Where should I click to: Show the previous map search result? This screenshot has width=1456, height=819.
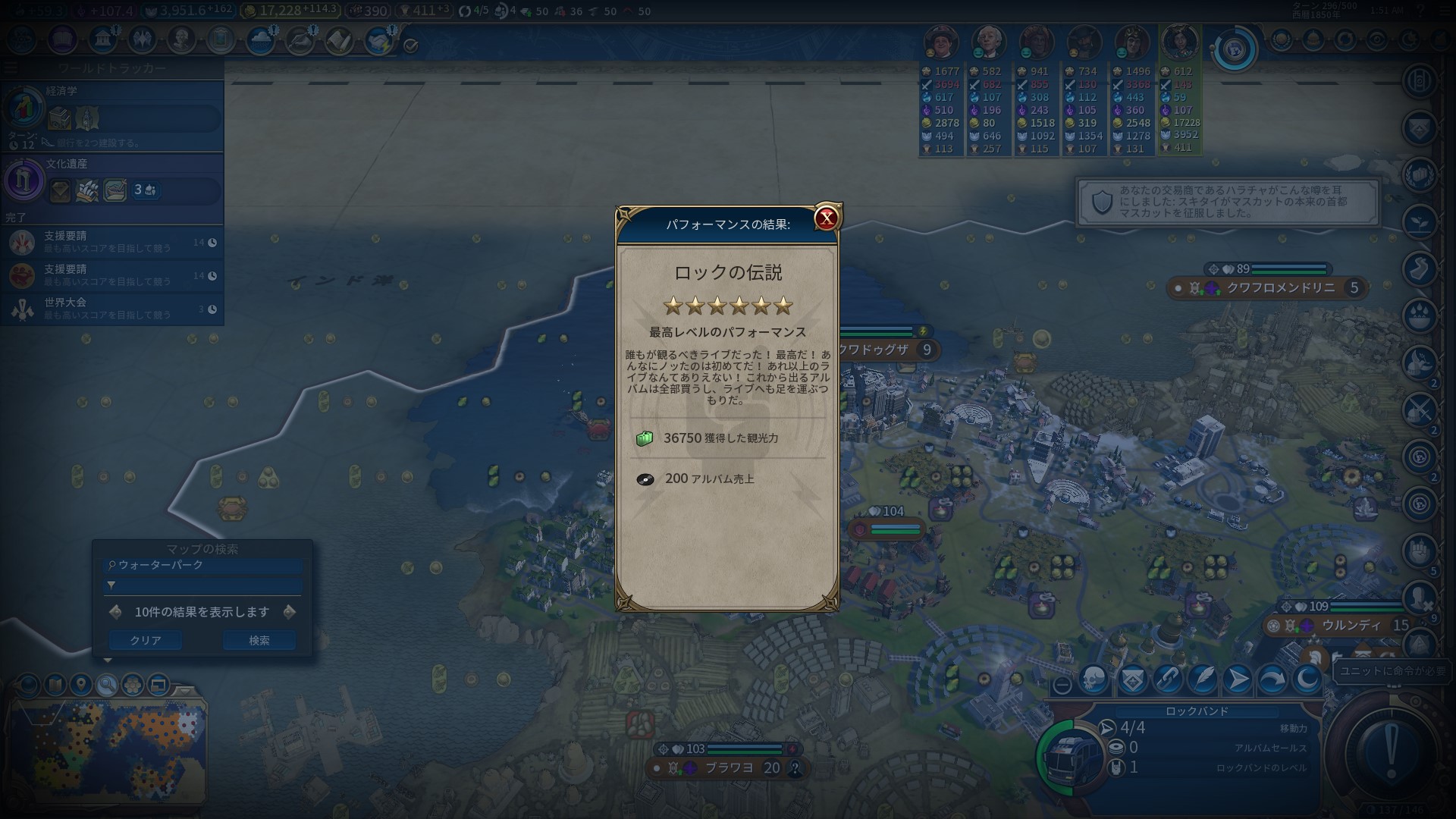[115, 612]
